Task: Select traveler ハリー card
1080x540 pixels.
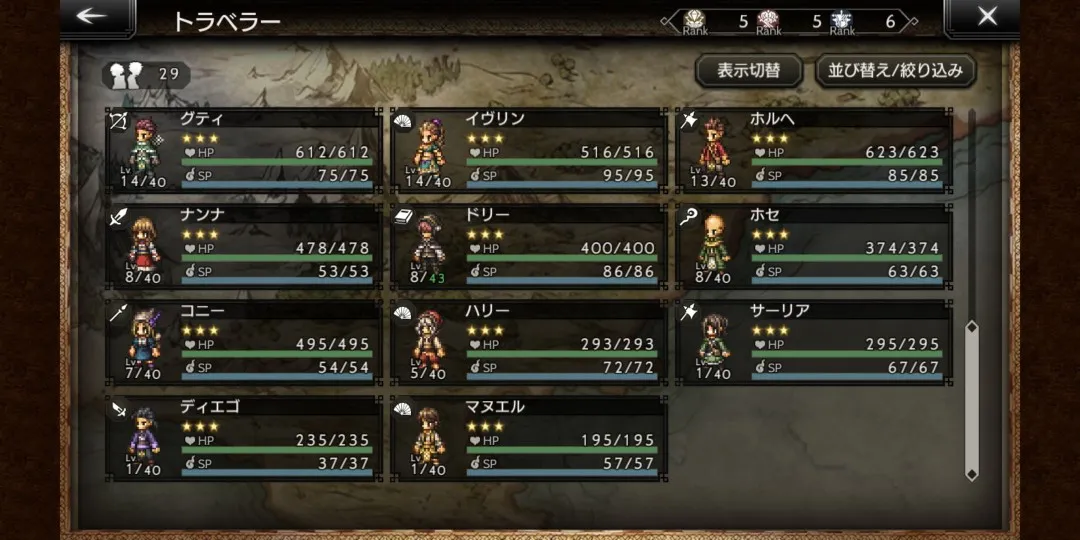Action: pyautogui.click(x=528, y=343)
